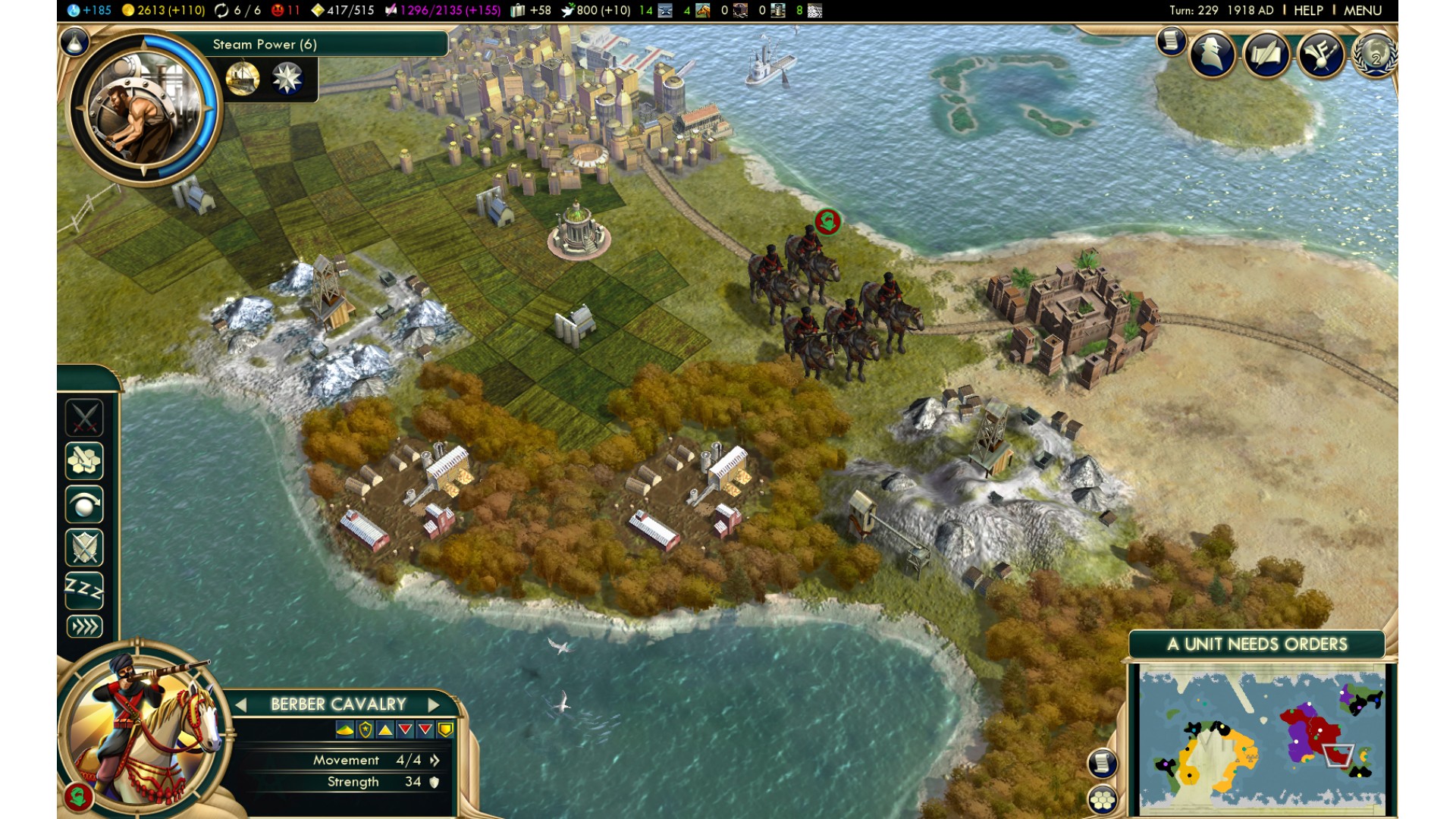The image size is (1456, 819).
Task: Open the scroll-and-quill overview button
Action: click(1265, 54)
